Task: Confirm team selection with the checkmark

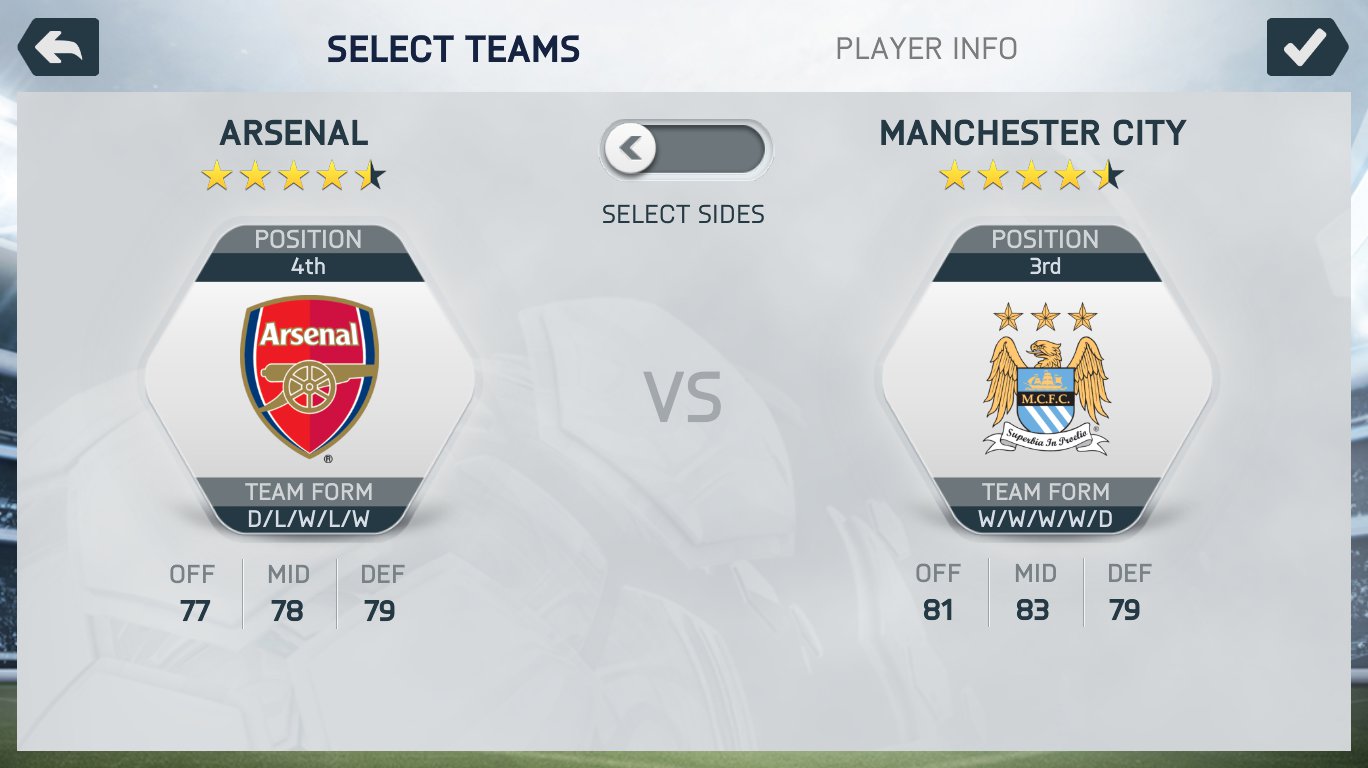Action: point(1306,47)
